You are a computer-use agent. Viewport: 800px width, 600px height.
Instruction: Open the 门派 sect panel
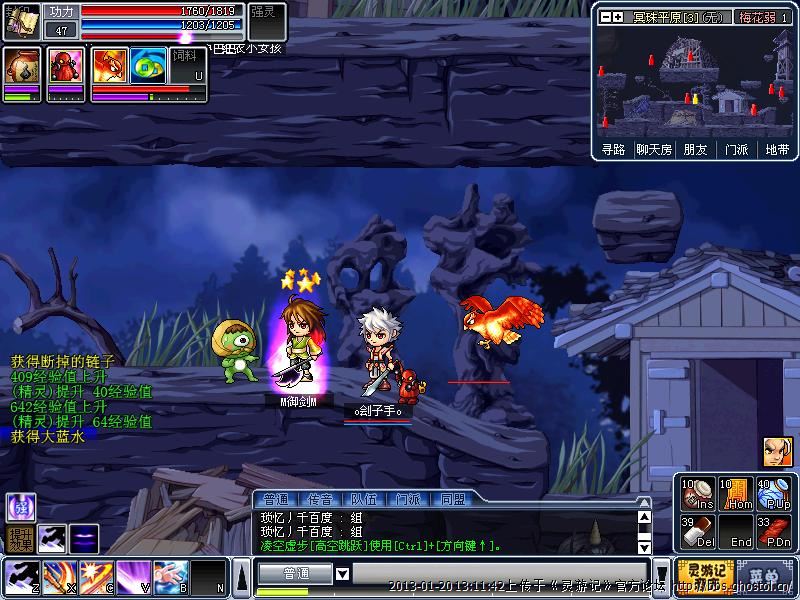pyautogui.click(x=736, y=150)
